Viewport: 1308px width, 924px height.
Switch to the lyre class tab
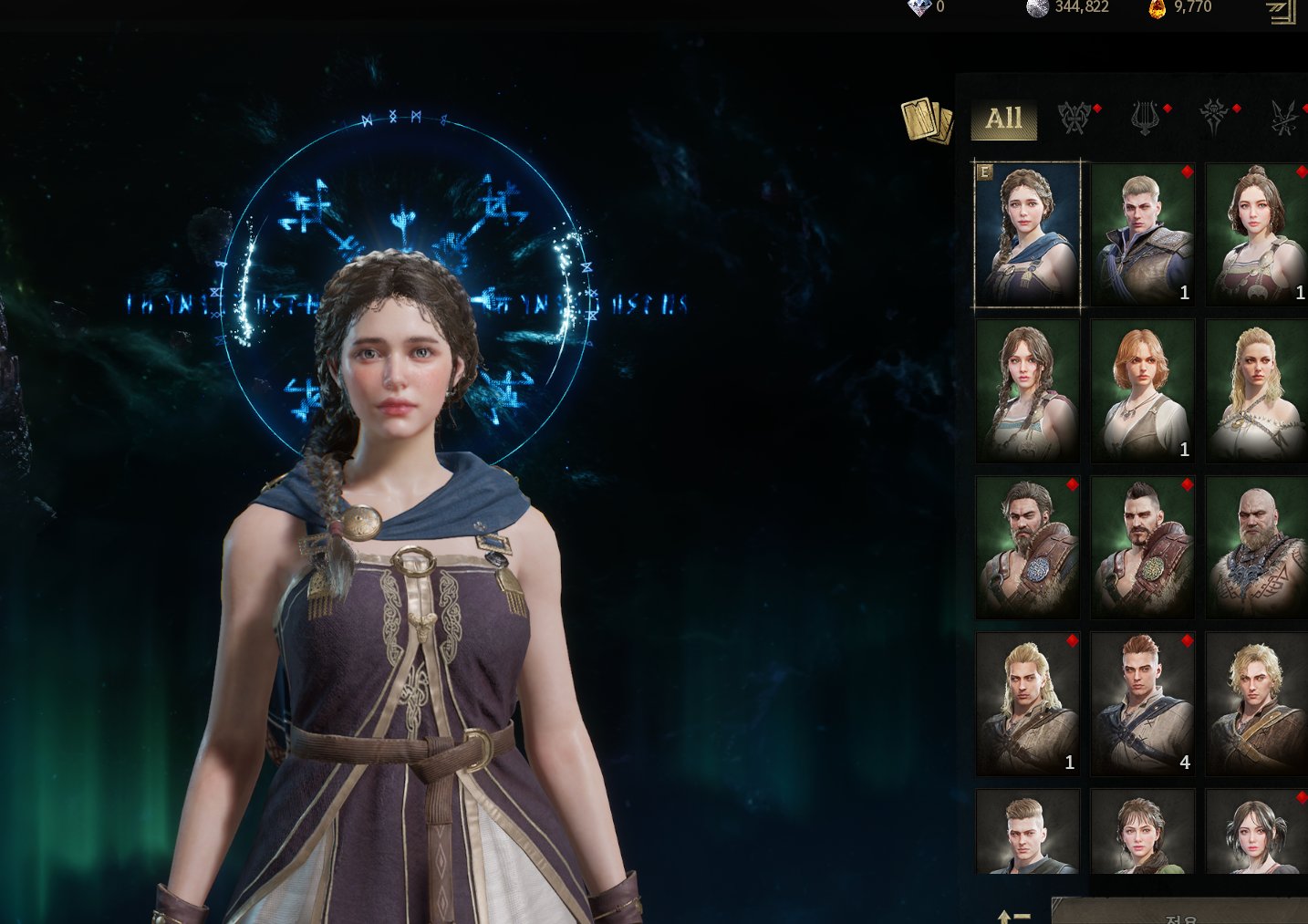click(1145, 119)
